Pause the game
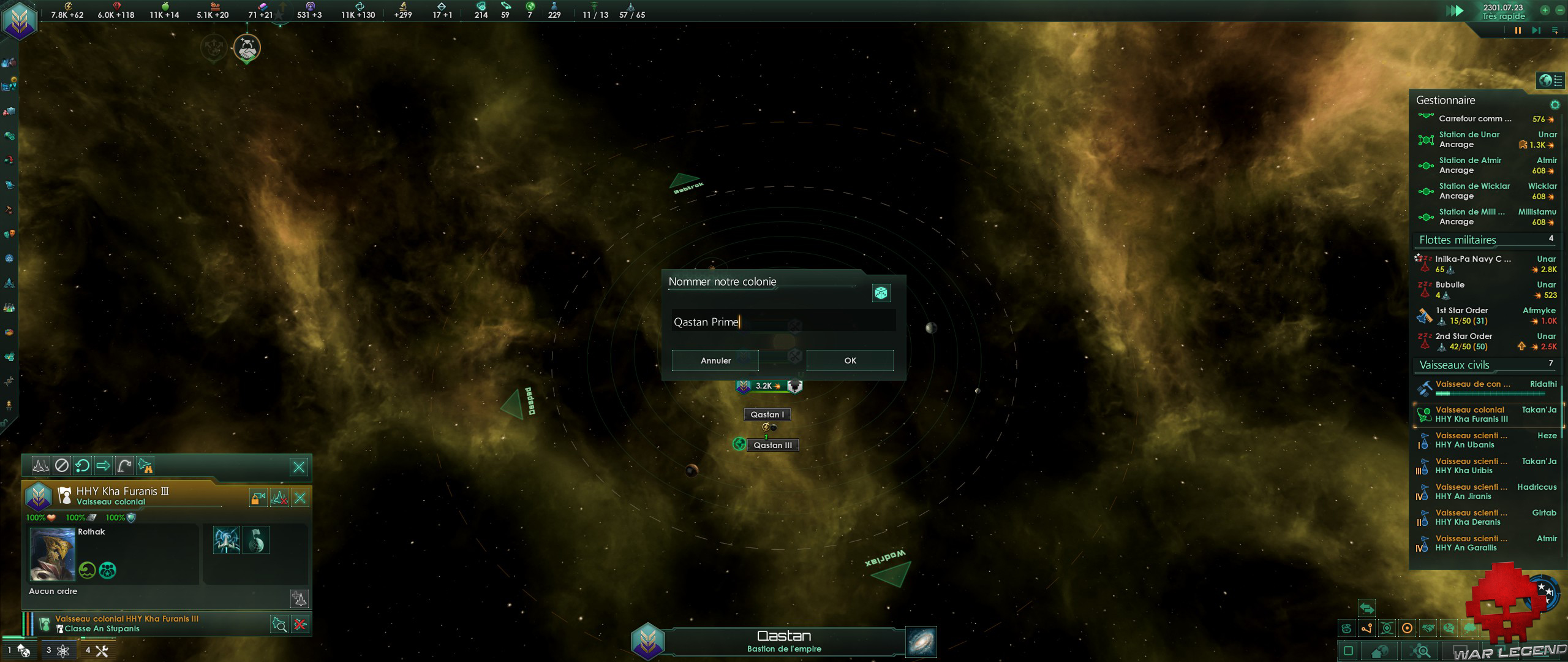Screen dimensions: 1568x662 click(x=1518, y=30)
